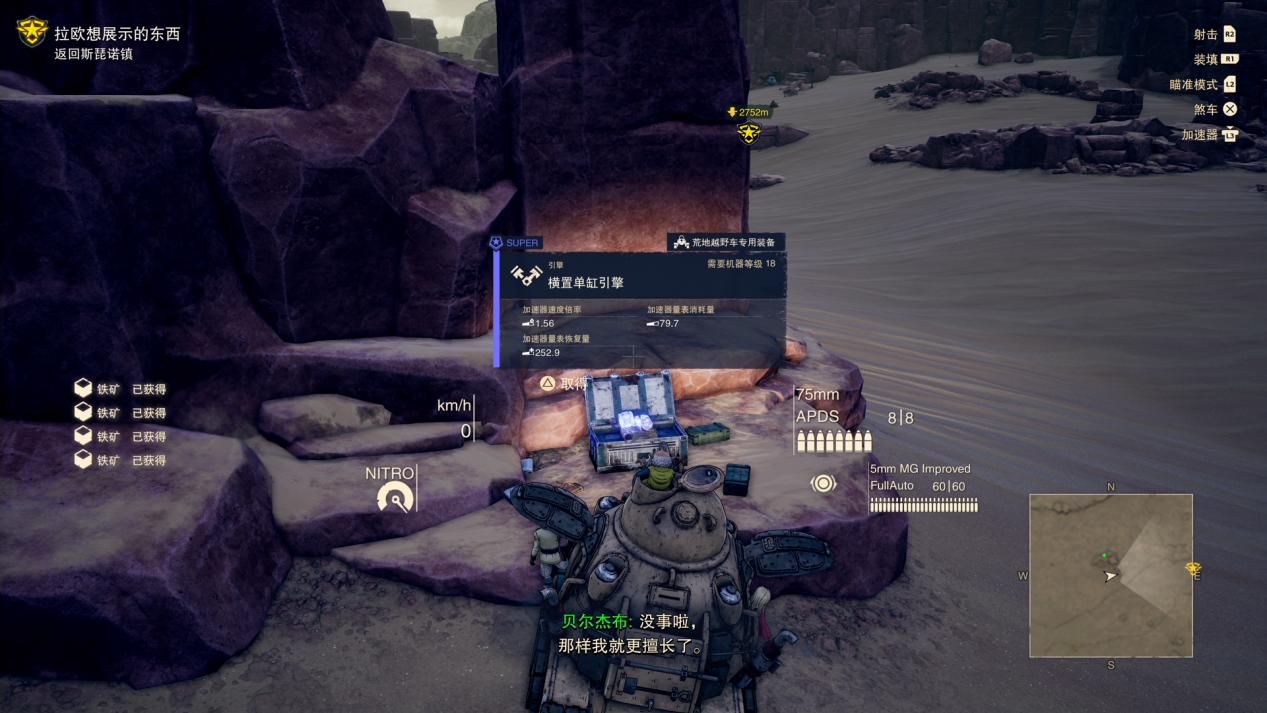Click the minimap
Viewport: 1267px width, 713px height.
click(1110, 575)
